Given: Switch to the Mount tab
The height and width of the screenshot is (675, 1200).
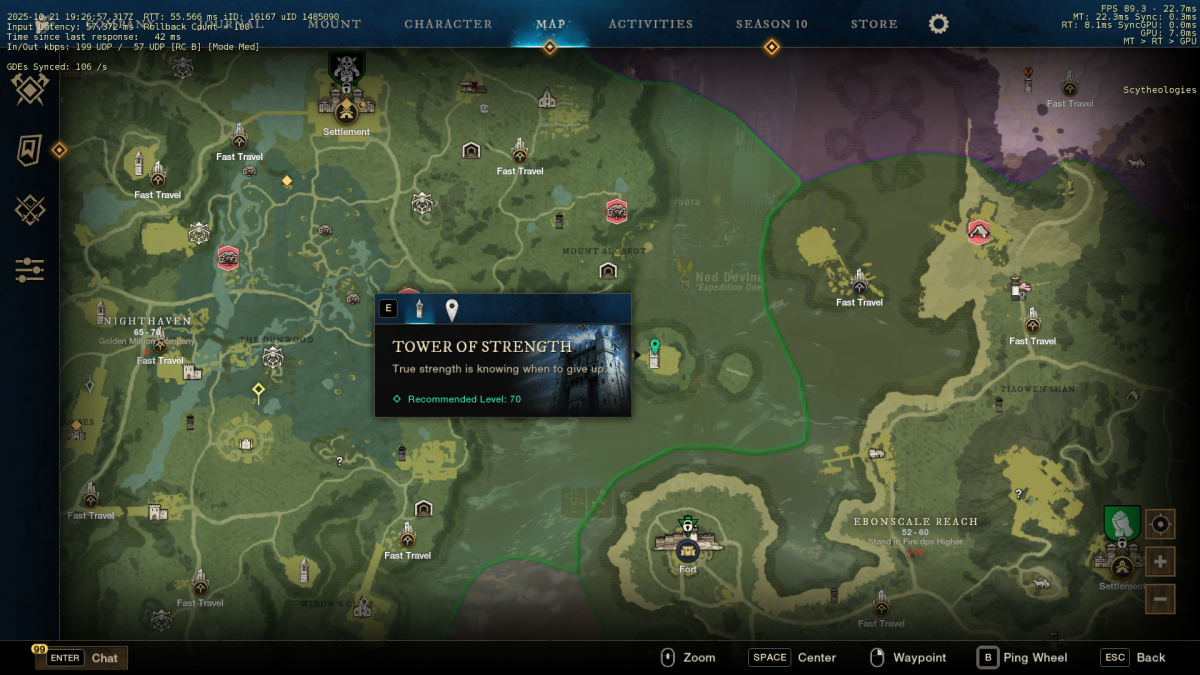Looking at the screenshot, I should (x=334, y=24).
